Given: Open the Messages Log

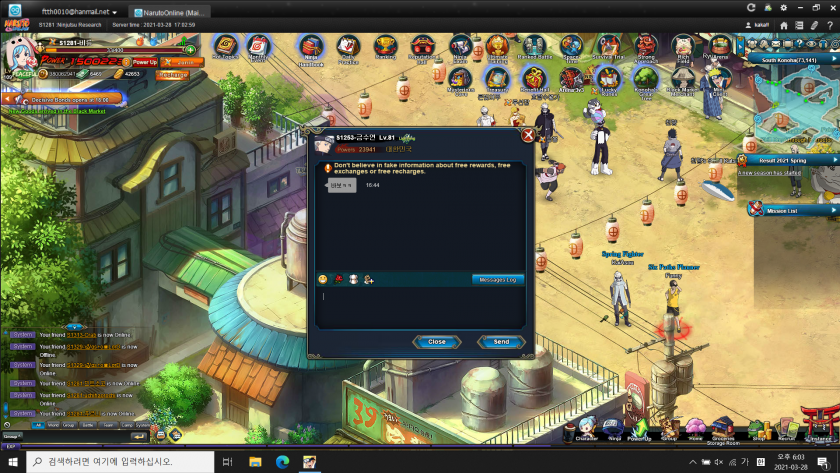Looking at the screenshot, I should tap(497, 280).
